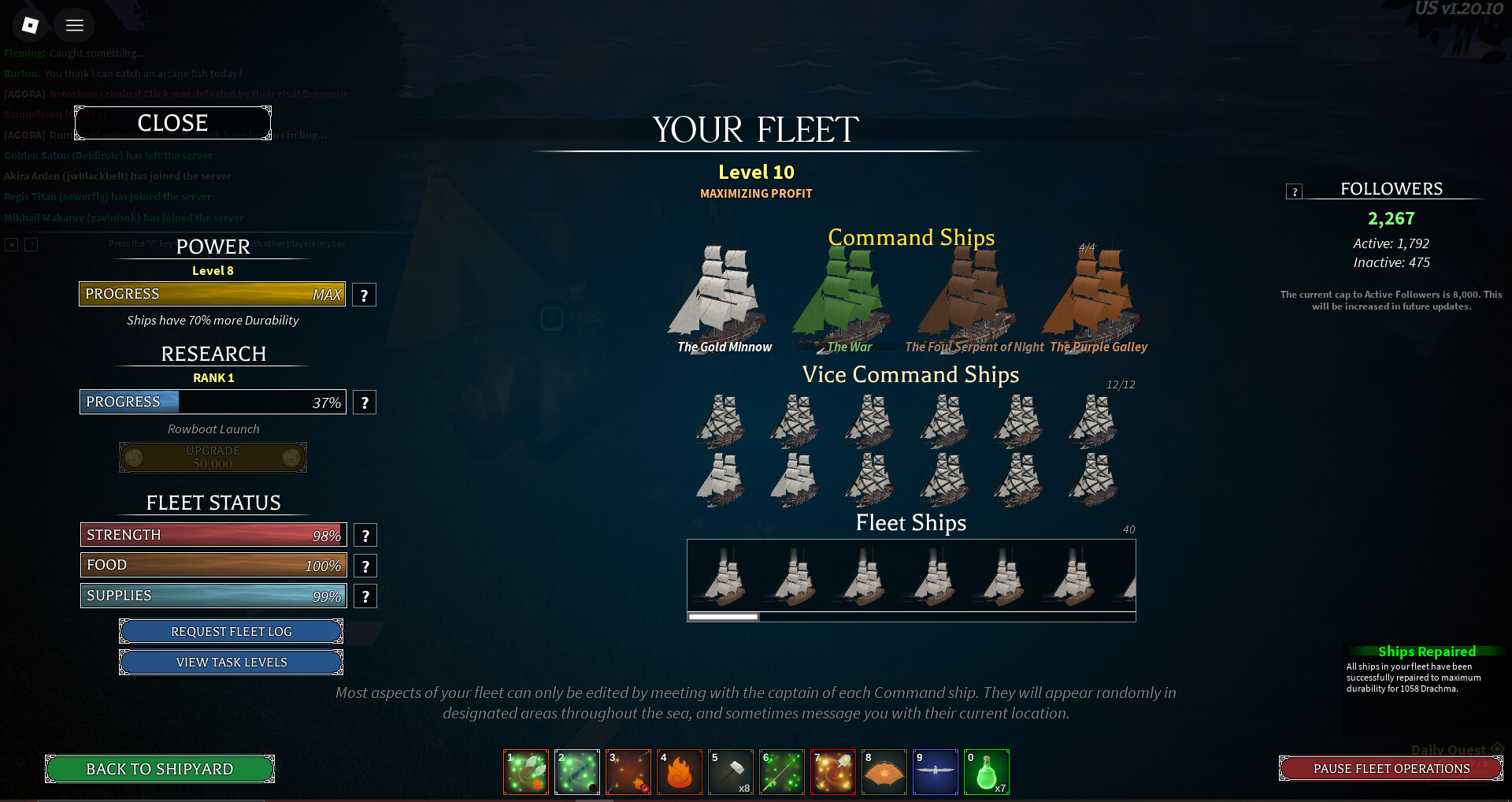1512x802 pixels.
Task: Show help for Research progress
Action: [365, 403]
